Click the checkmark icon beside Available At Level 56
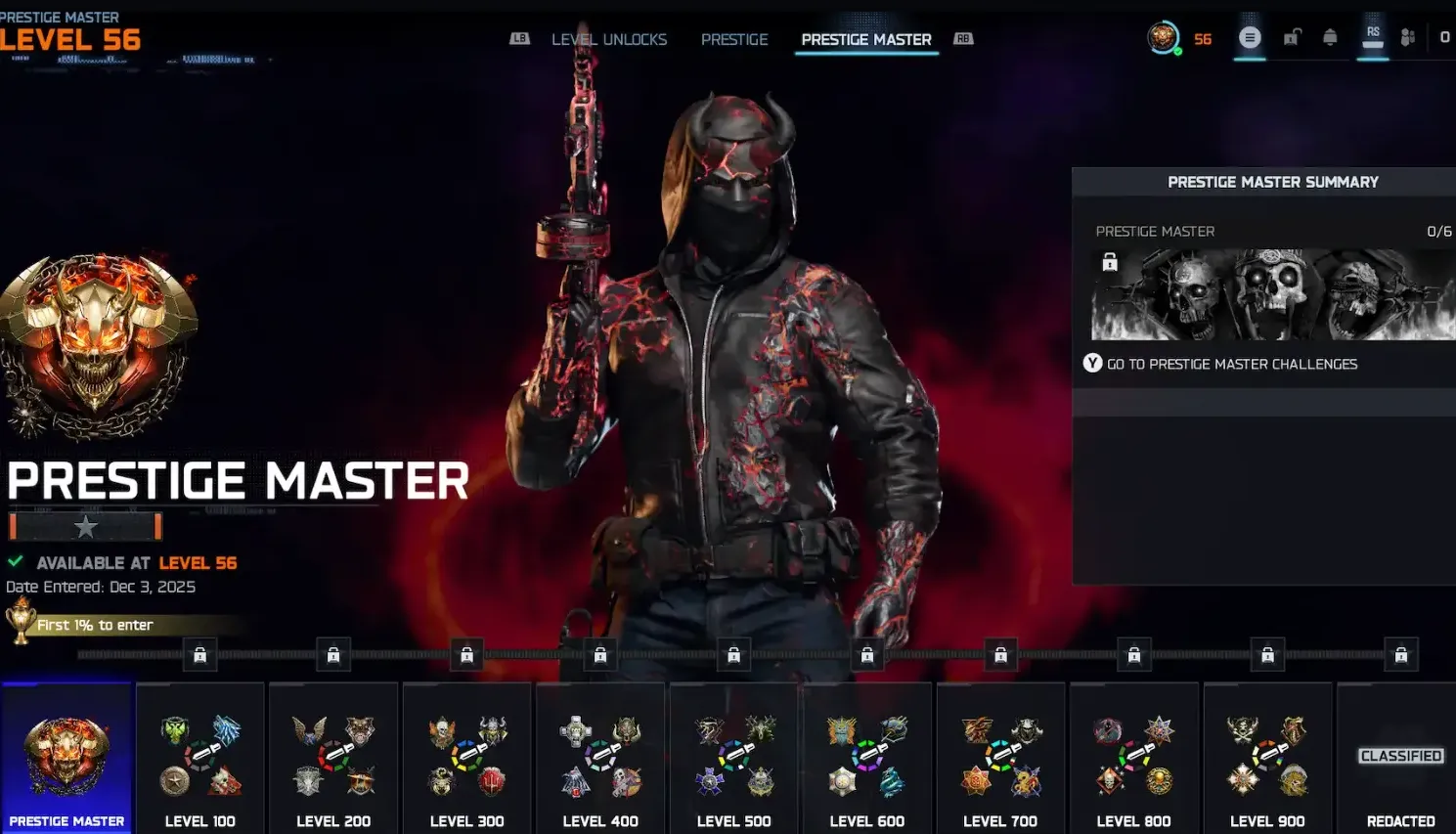1456x834 pixels. tap(14, 562)
